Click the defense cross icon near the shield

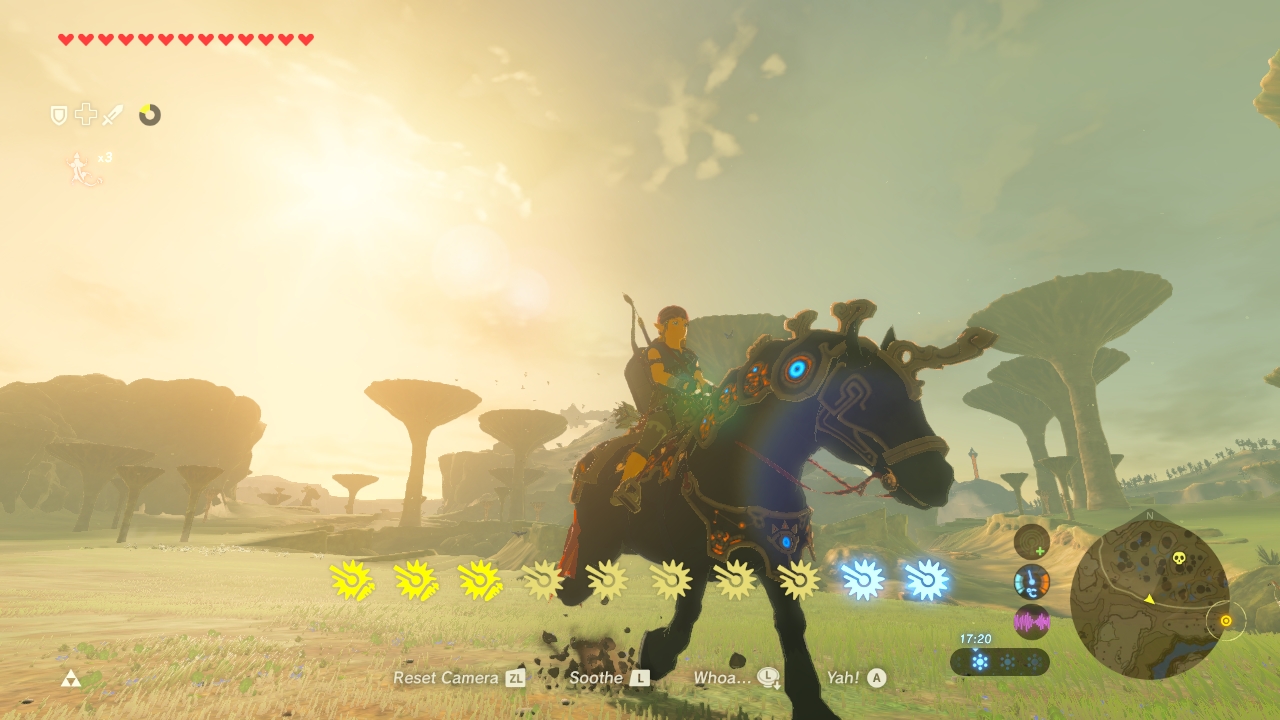[86, 114]
